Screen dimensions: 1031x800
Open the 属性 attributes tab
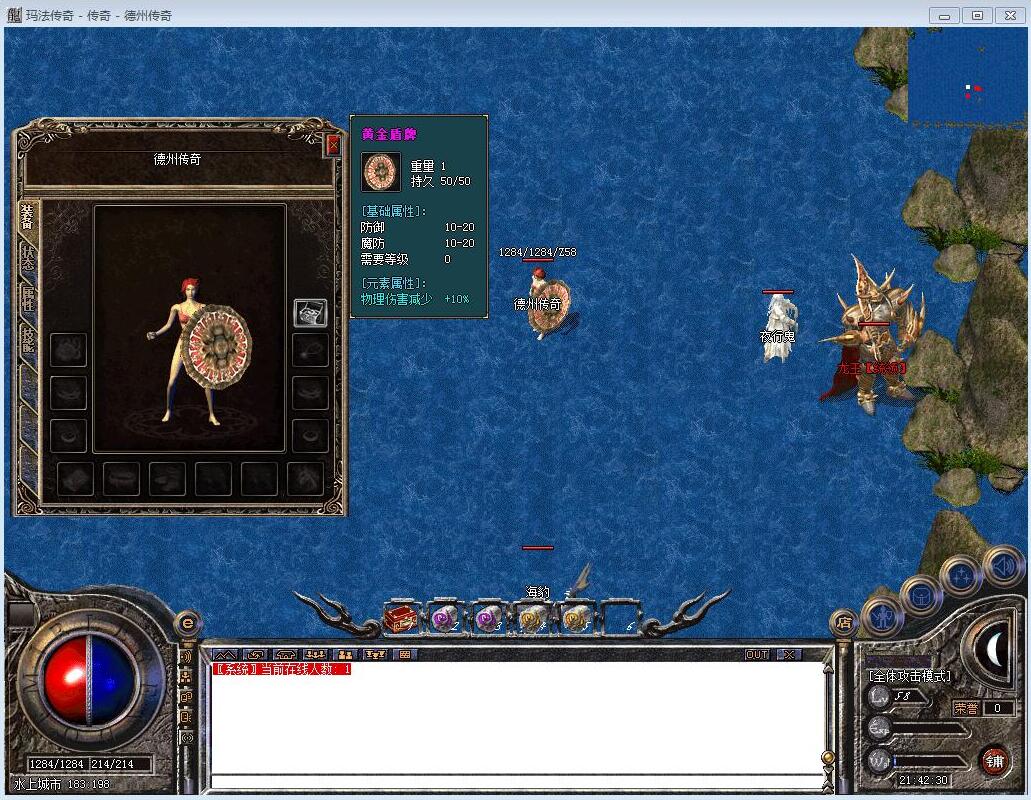28,298
